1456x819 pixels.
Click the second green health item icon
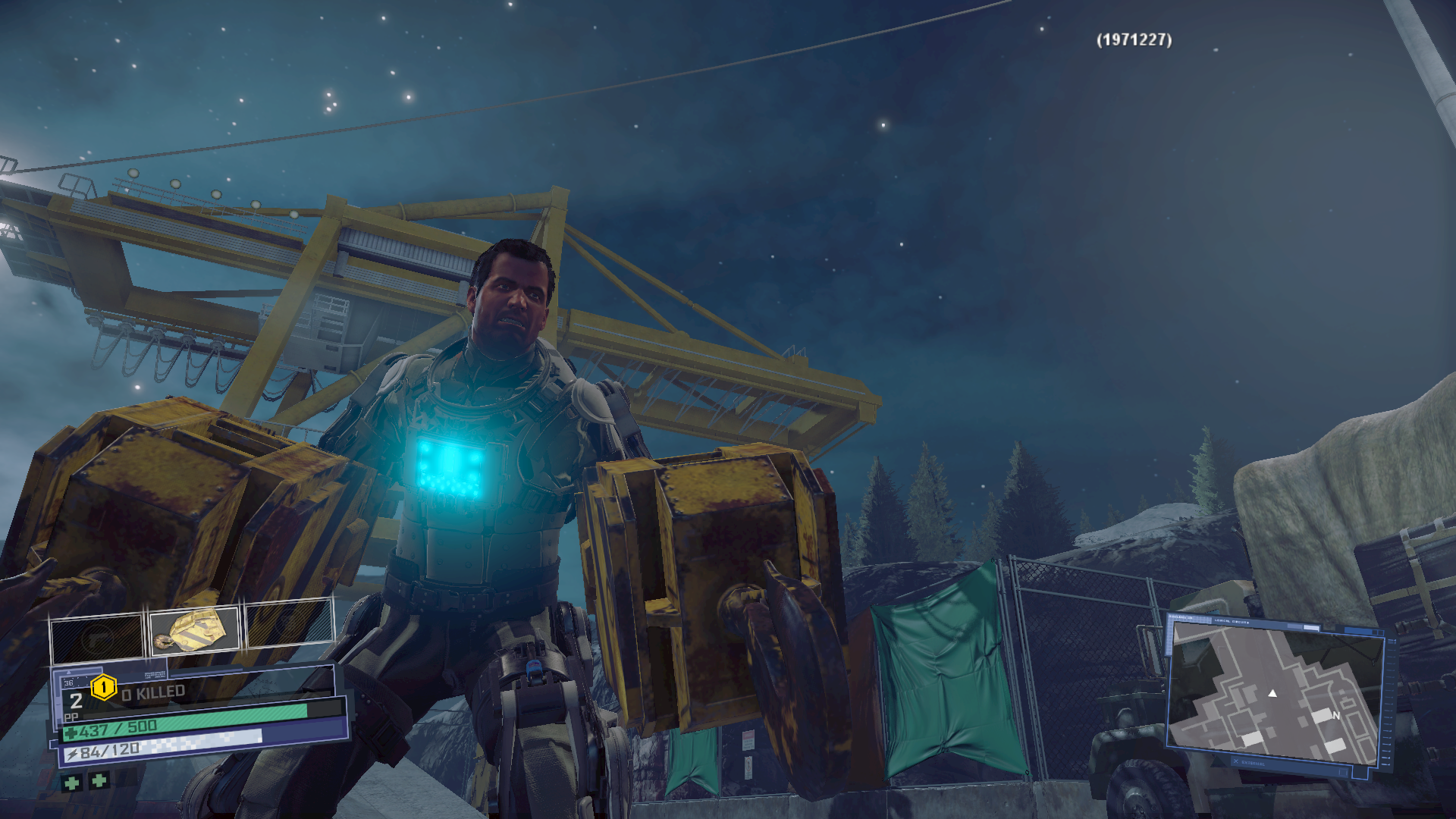point(98,782)
